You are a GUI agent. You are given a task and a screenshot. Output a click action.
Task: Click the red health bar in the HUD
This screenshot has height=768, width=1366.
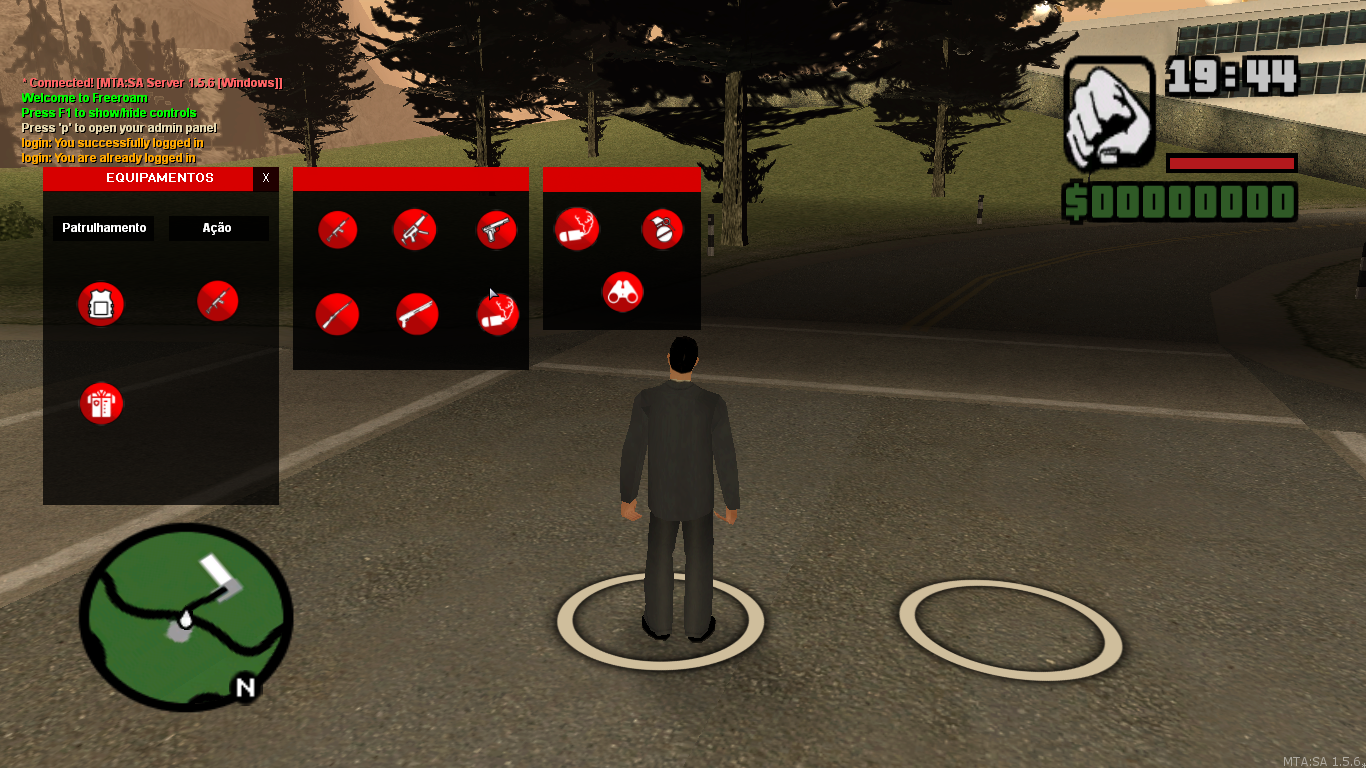point(1231,163)
